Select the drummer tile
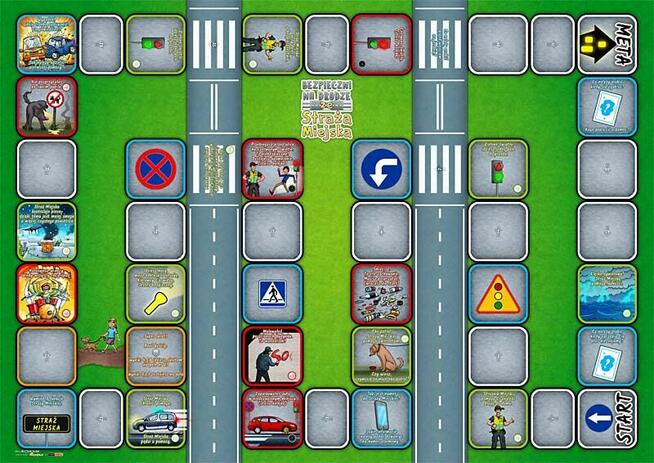The width and height of the screenshot is (654, 463). [x=46, y=293]
